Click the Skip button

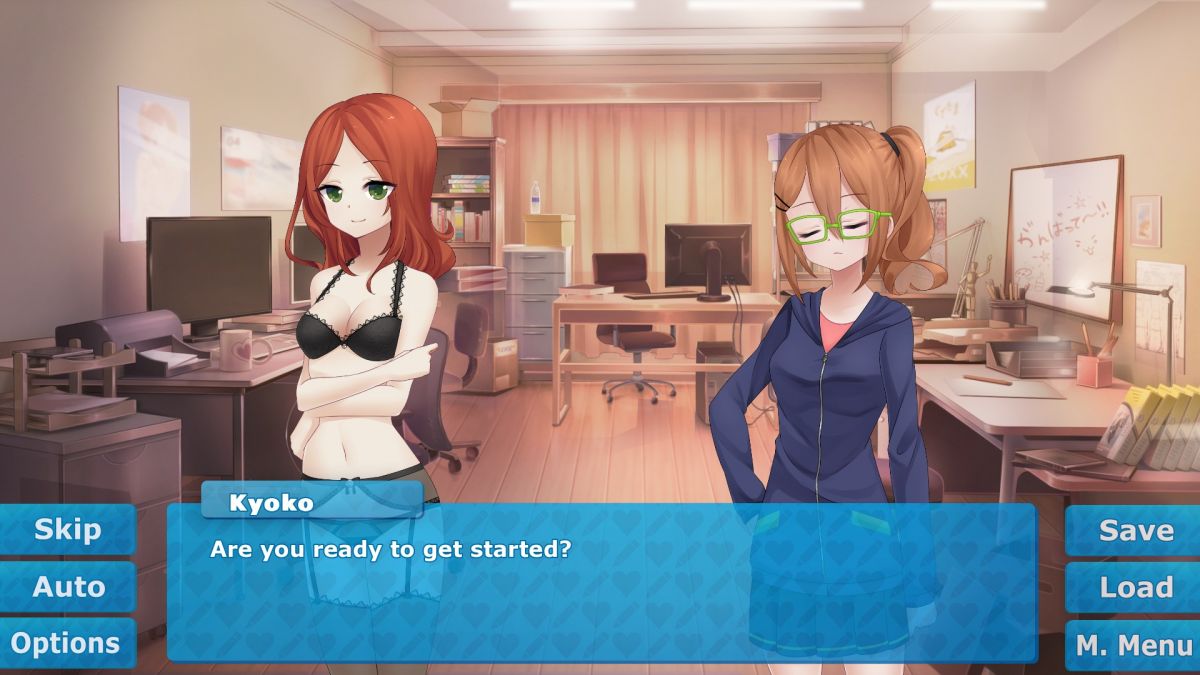tap(68, 530)
